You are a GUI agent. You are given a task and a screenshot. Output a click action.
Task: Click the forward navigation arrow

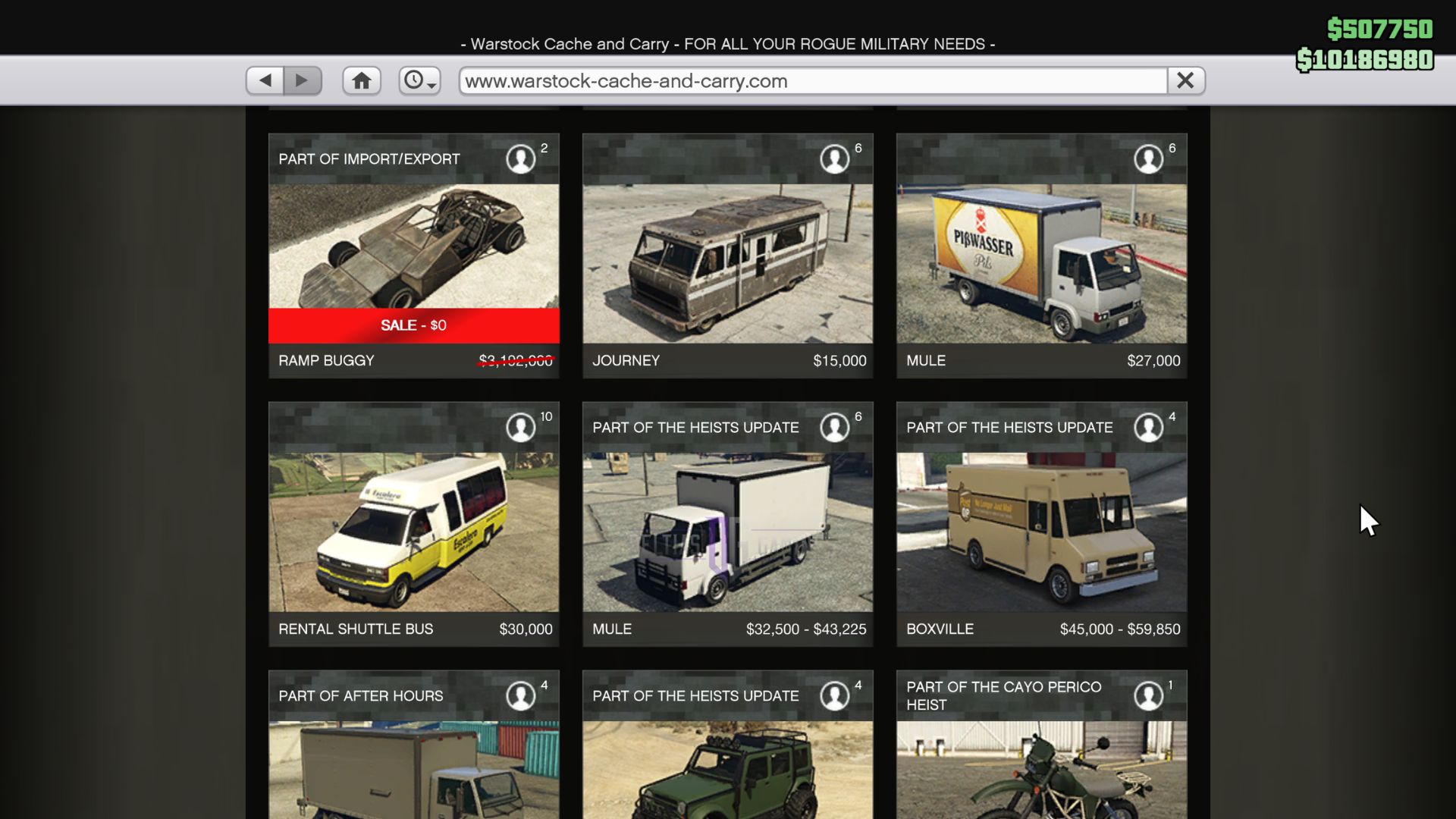tap(303, 80)
